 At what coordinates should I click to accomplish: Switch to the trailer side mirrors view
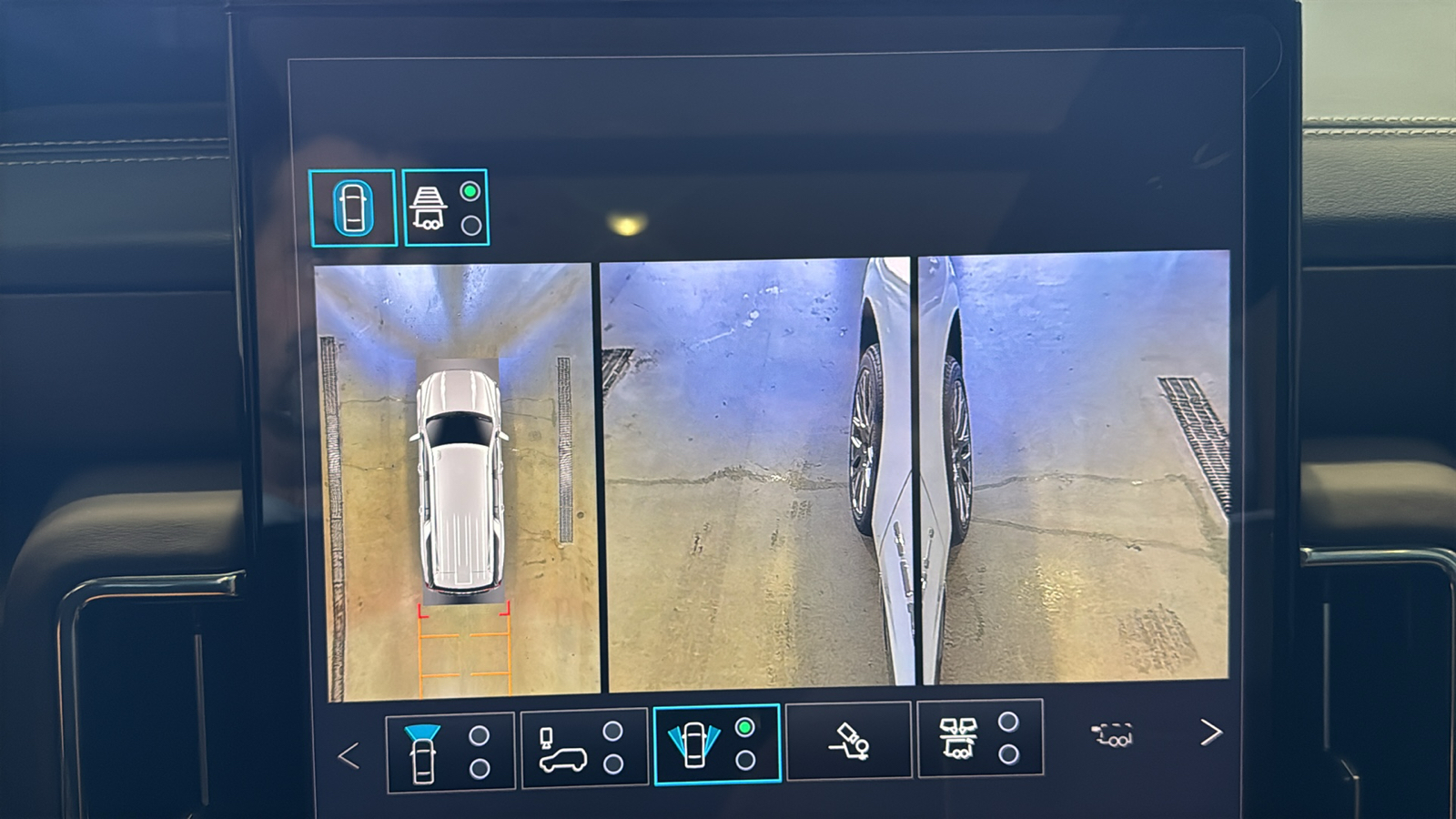click(x=979, y=738)
